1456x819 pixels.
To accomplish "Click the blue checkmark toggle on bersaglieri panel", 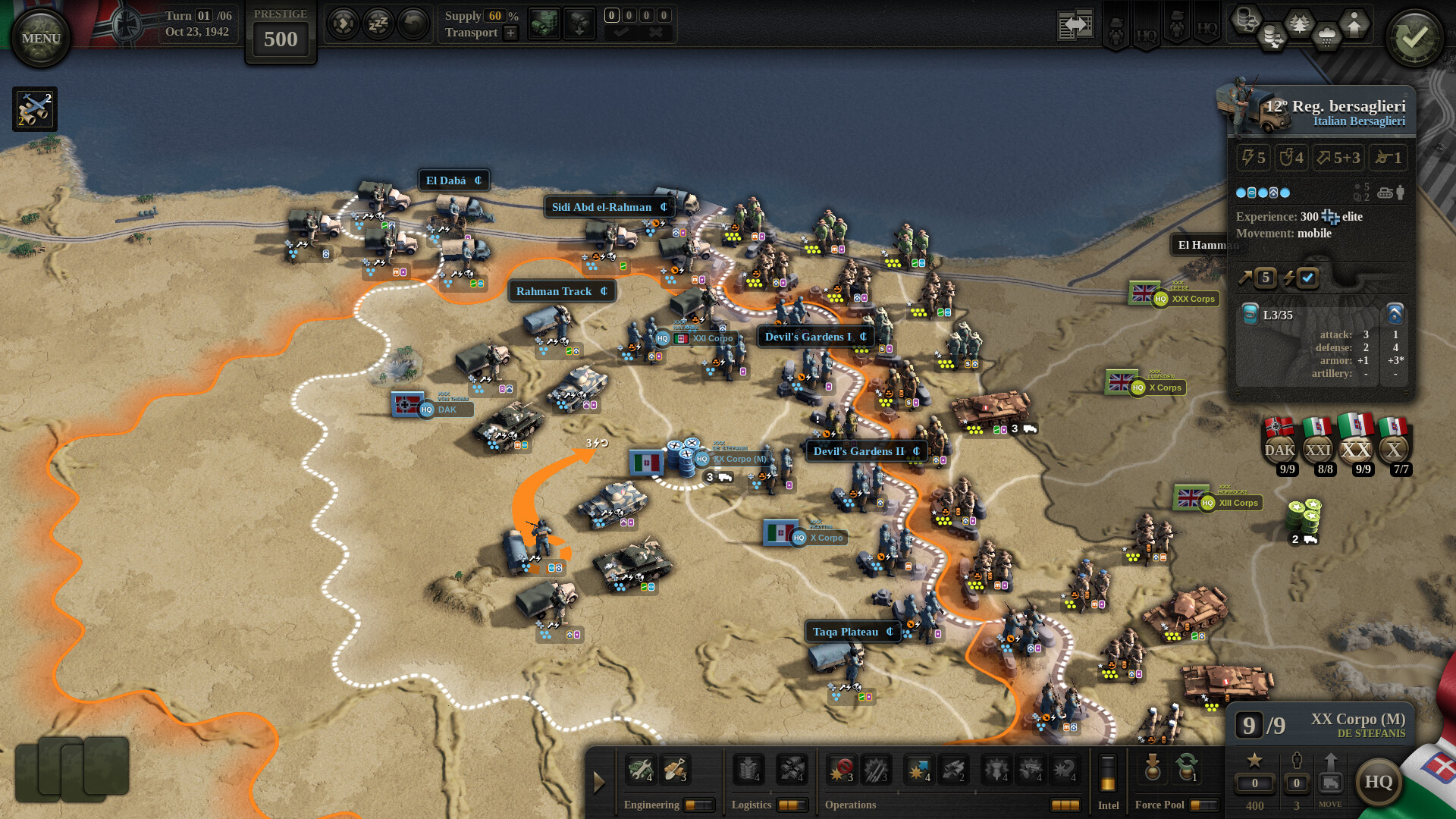I will tap(1307, 278).
